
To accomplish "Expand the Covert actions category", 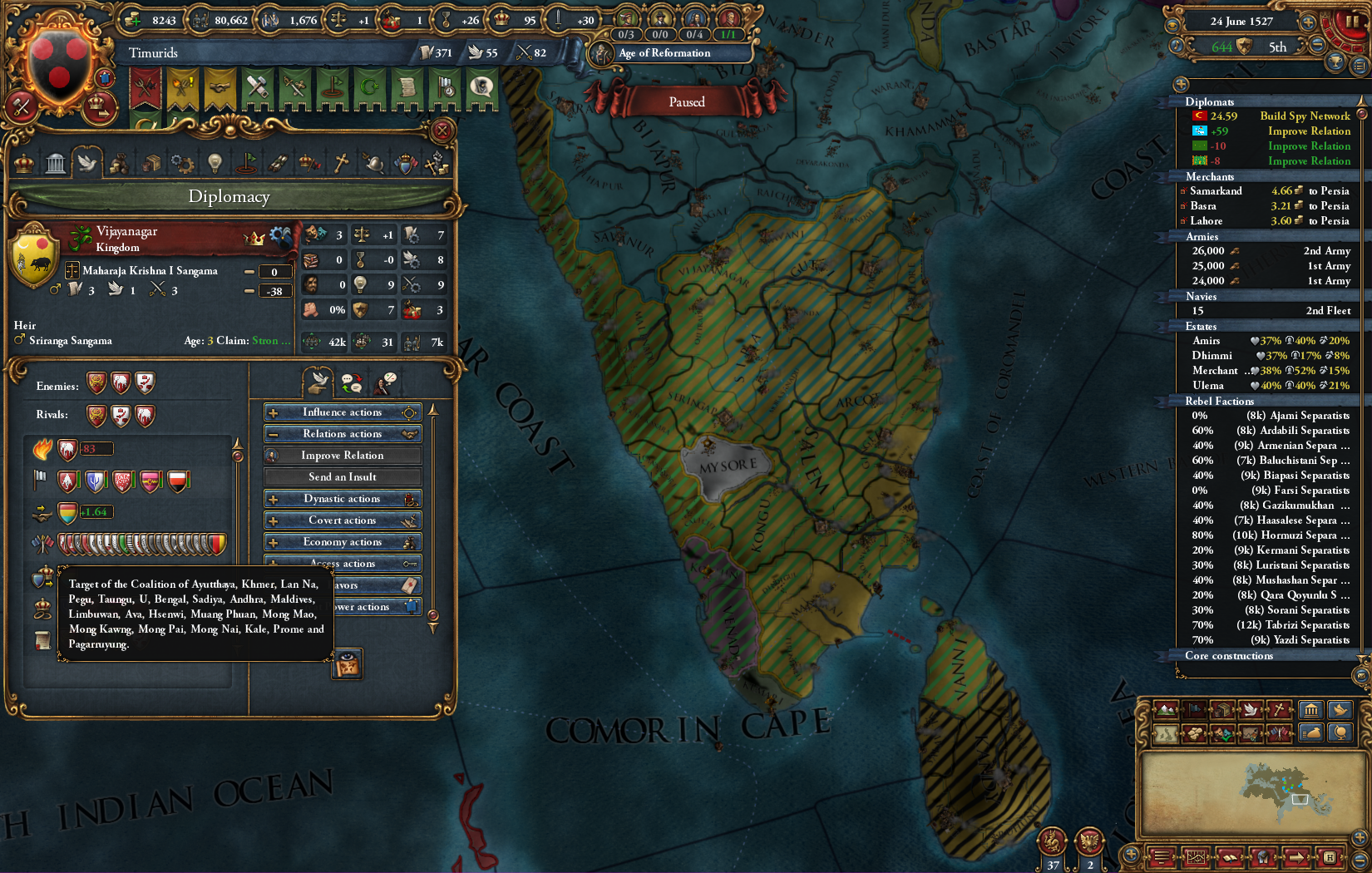I will pos(342,520).
